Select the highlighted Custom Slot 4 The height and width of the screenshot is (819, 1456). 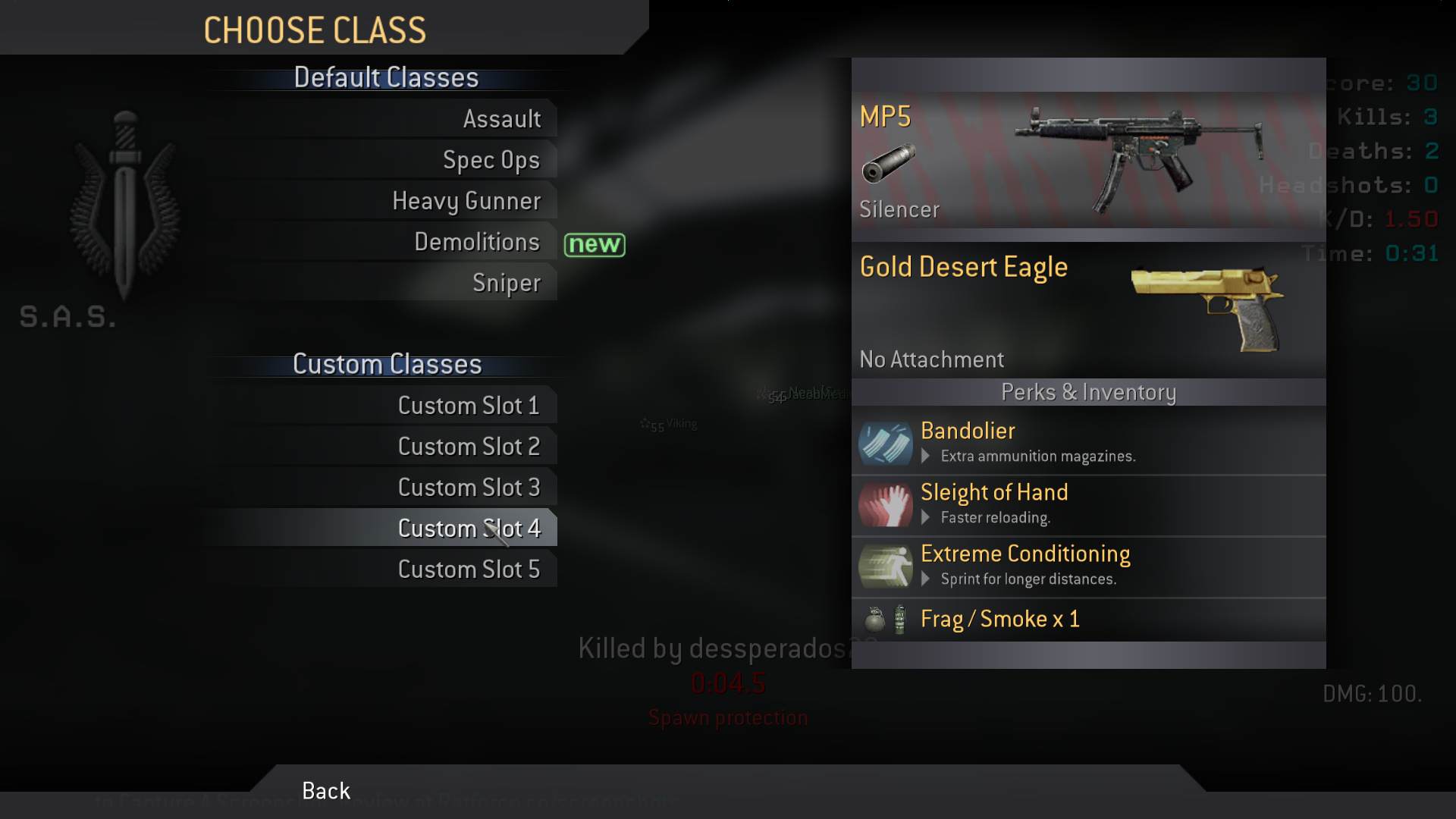[x=468, y=529]
